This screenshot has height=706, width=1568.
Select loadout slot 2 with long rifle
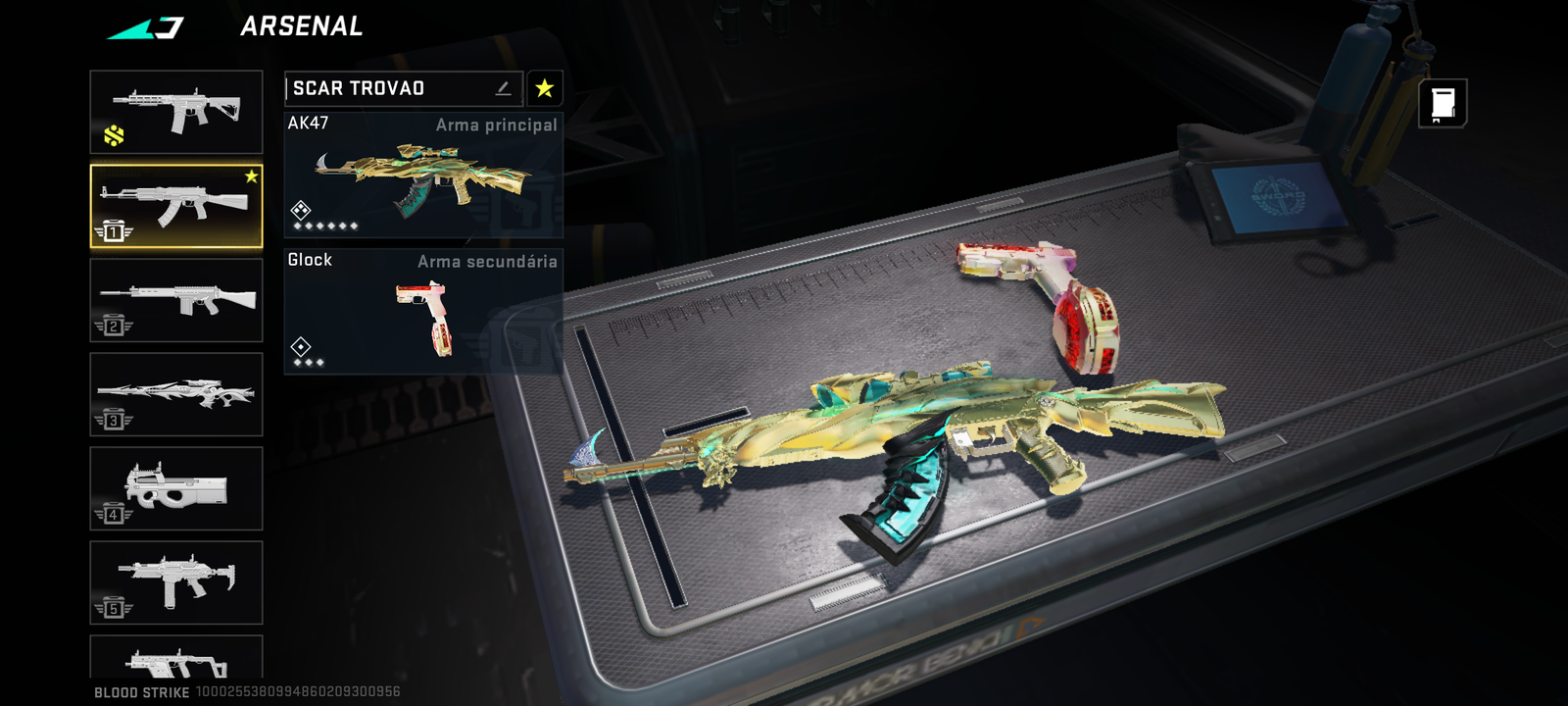[176, 300]
